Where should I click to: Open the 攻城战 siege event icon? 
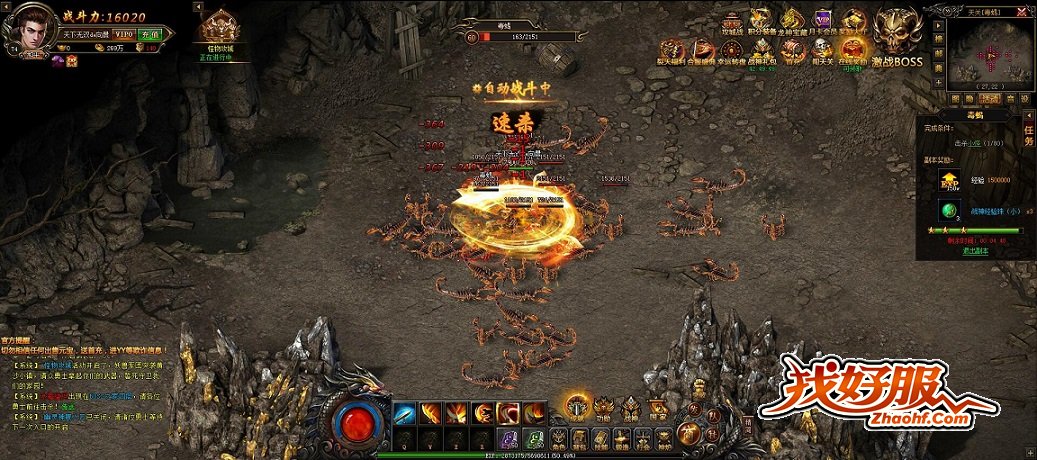point(732,22)
